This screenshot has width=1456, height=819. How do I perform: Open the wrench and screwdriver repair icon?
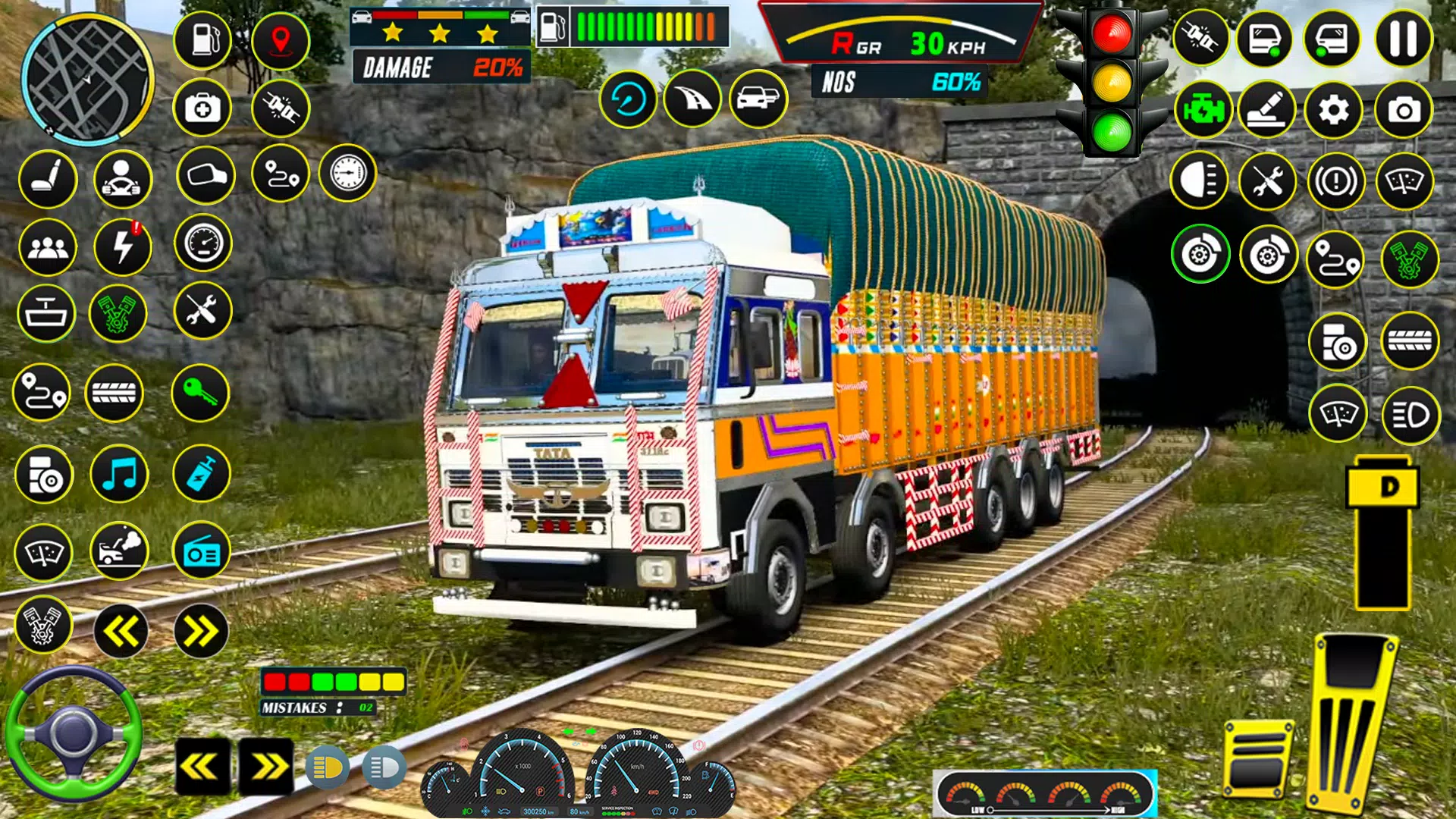click(203, 313)
